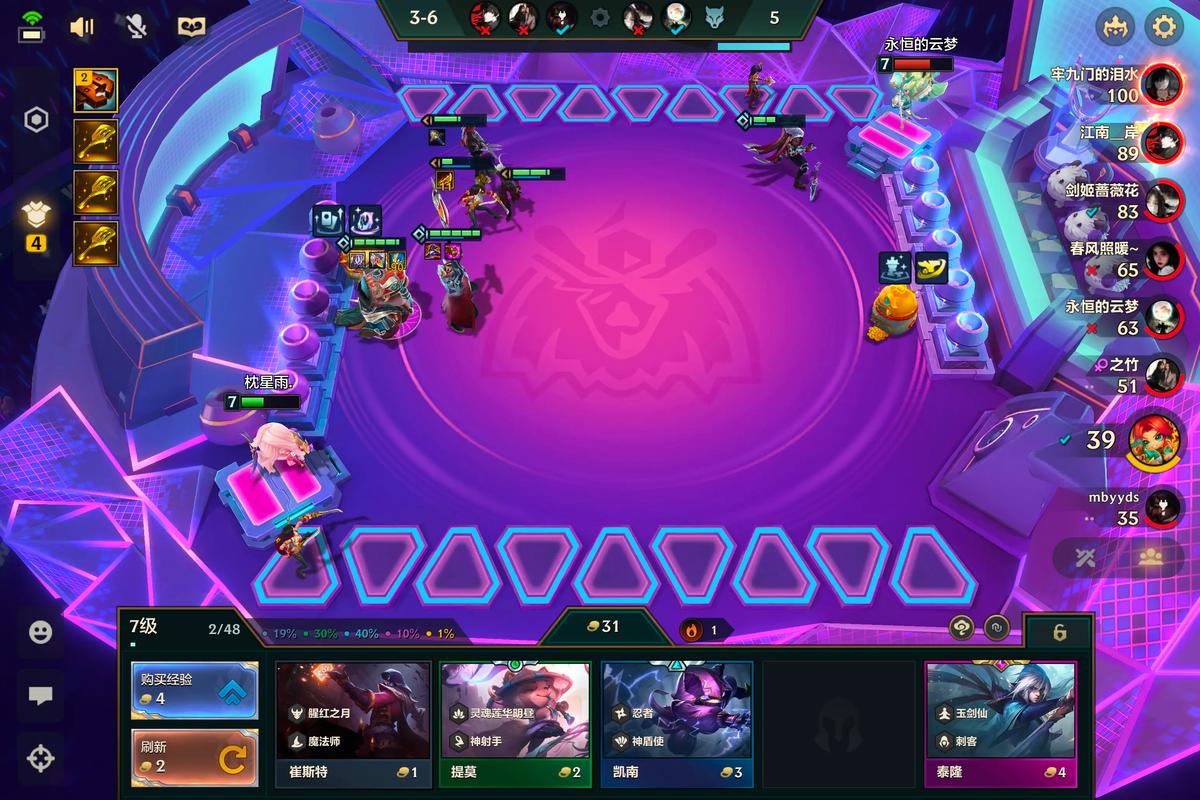This screenshot has width=1200, height=800.
Task: View player 牢九门的泪水 on the scoreboard
Action: pyautogui.click(x=1161, y=84)
